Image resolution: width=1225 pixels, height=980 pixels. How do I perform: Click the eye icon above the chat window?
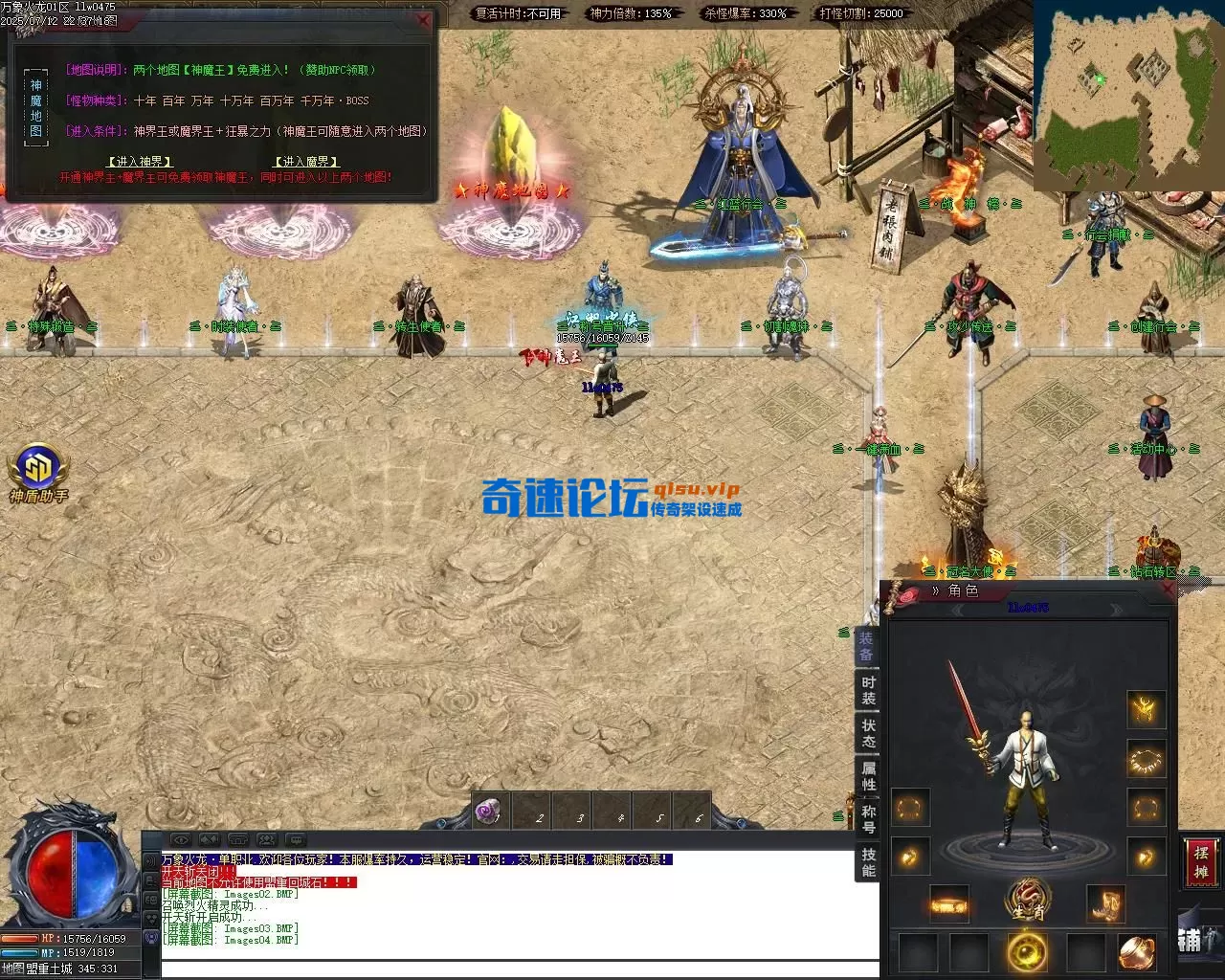click(x=183, y=839)
